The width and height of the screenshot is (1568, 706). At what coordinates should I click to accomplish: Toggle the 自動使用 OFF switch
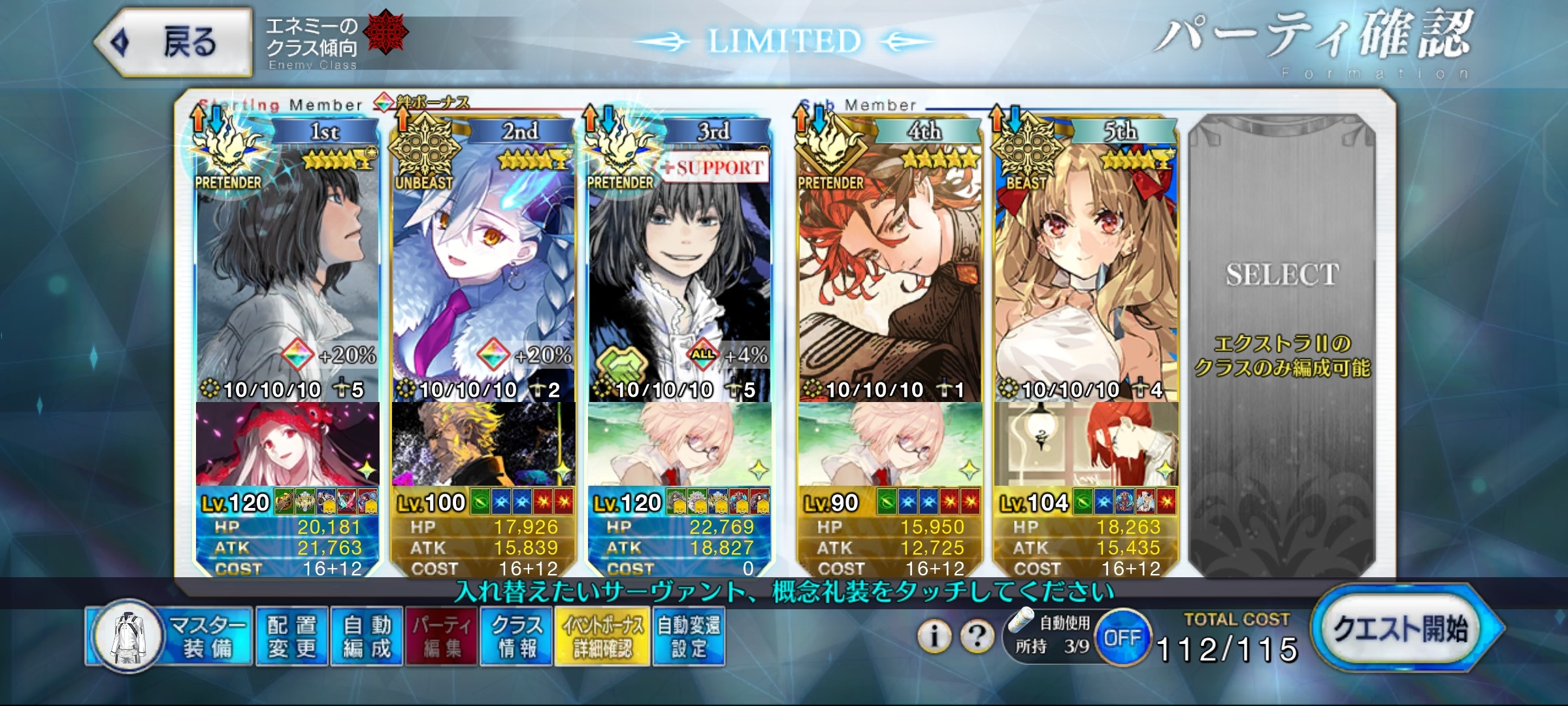1122,637
